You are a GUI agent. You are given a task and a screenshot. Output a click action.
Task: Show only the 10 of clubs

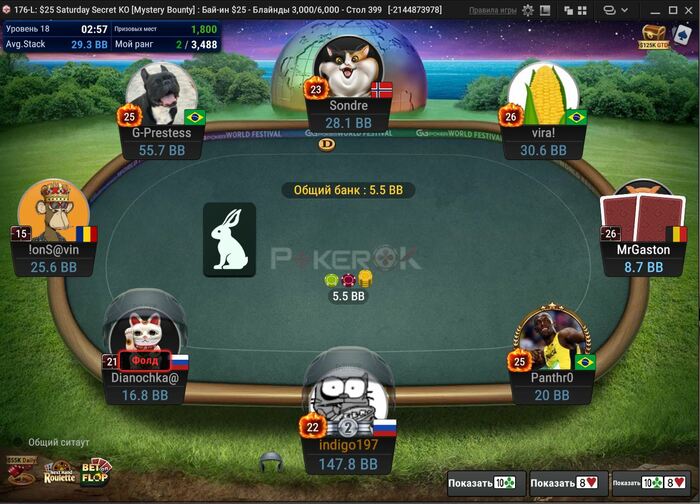point(484,484)
